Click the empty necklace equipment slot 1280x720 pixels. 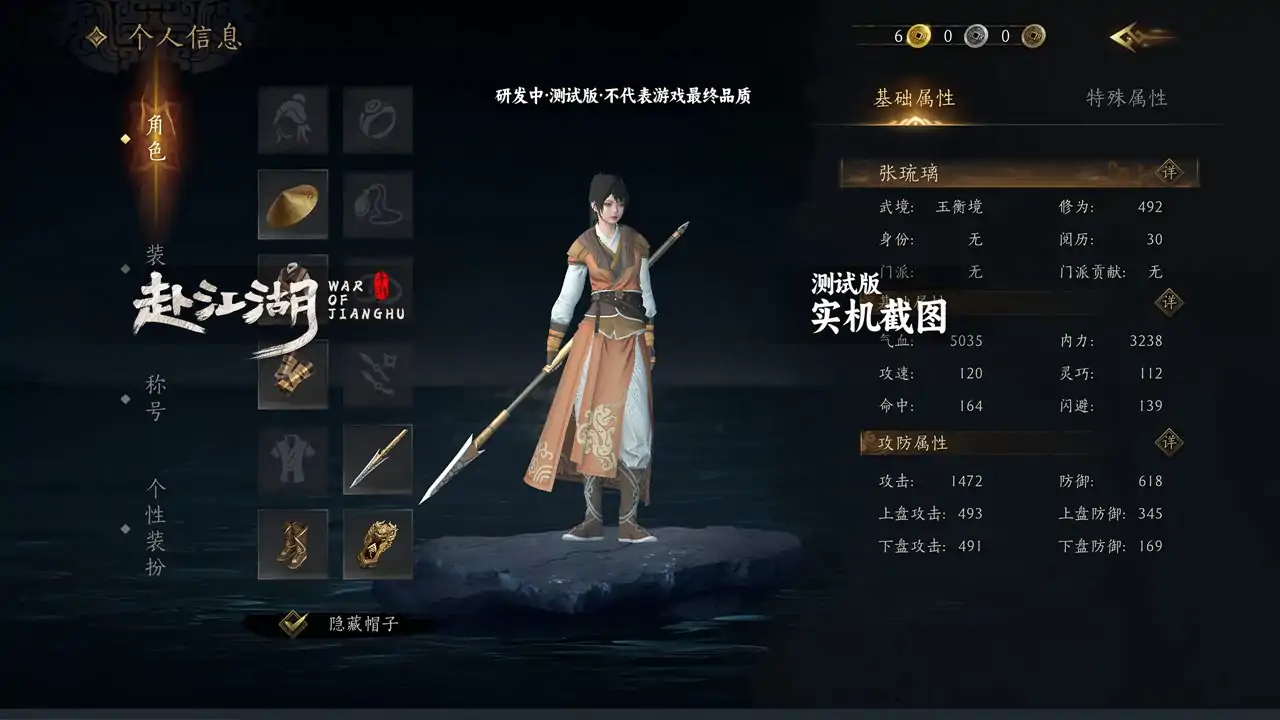click(x=378, y=204)
